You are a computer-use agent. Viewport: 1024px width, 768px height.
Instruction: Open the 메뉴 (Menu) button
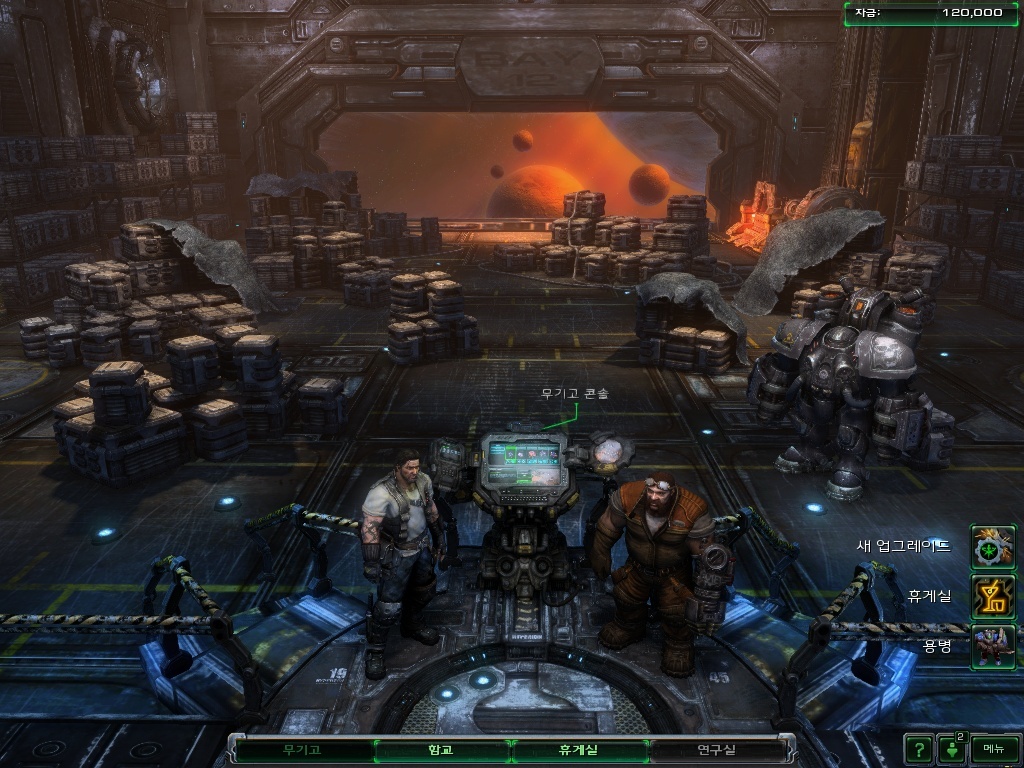coord(993,748)
